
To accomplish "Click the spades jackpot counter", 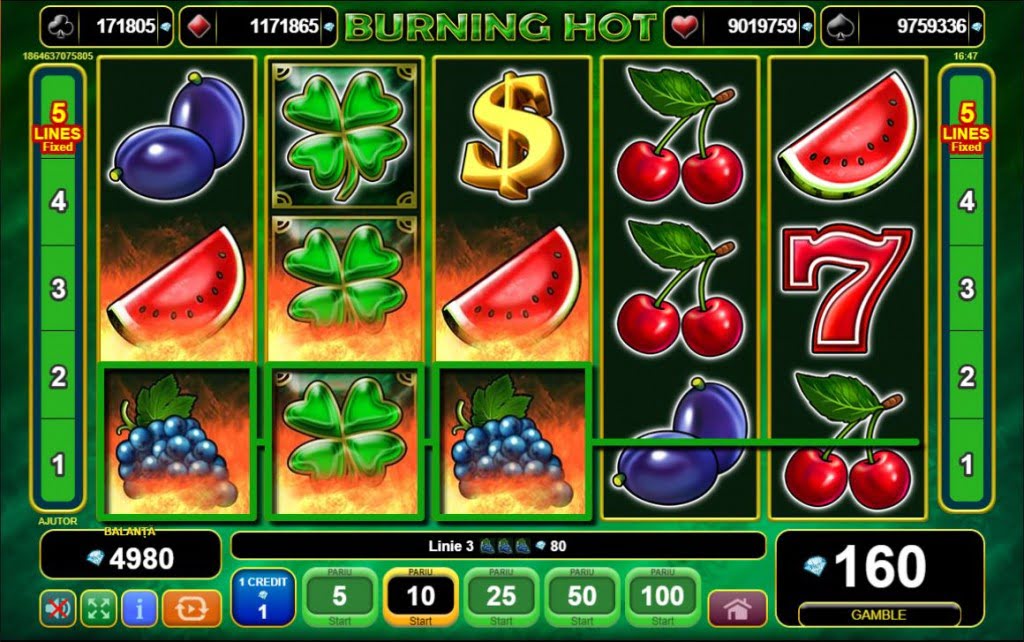I will click(x=903, y=27).
